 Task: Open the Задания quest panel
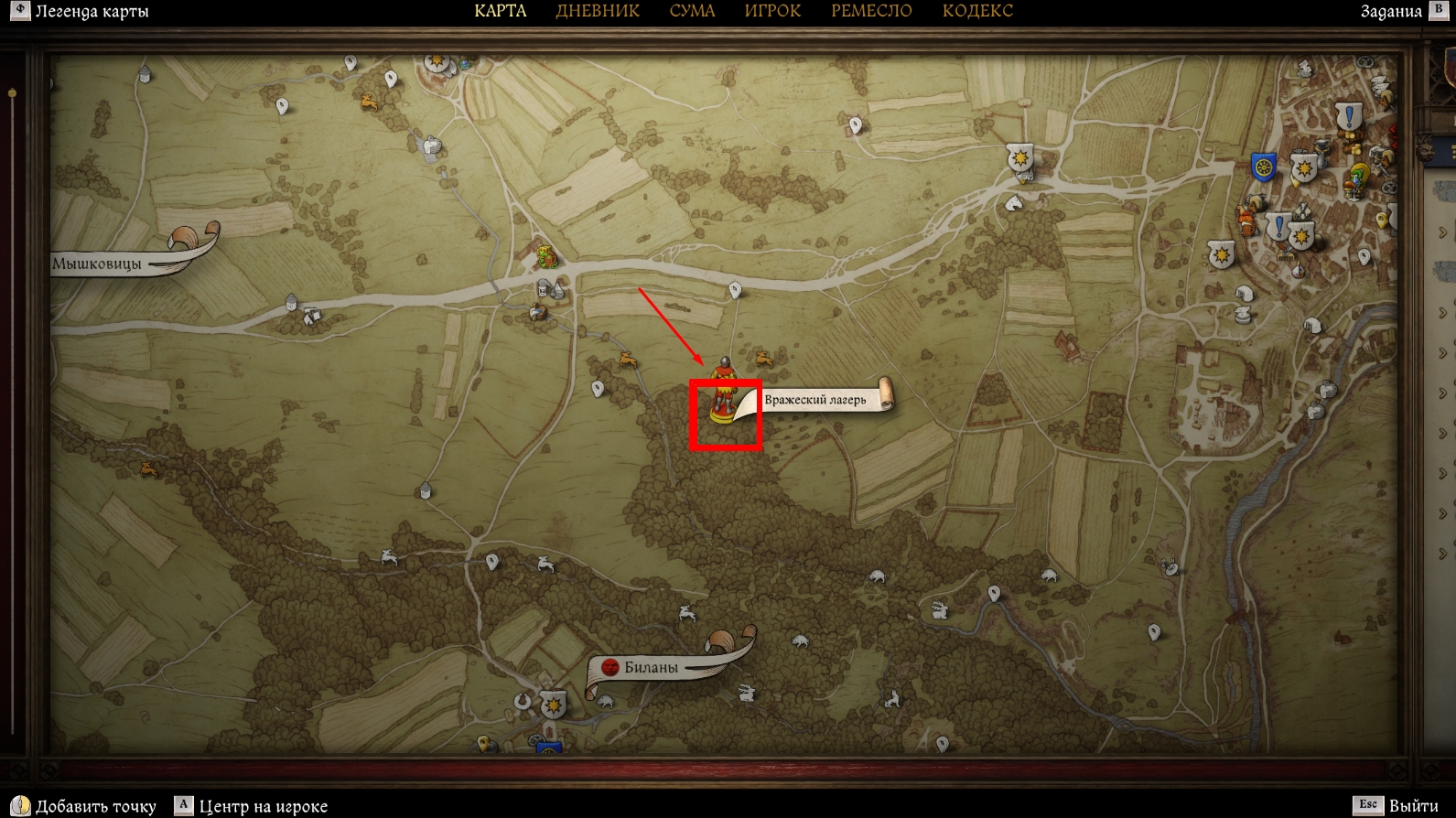1391,12
